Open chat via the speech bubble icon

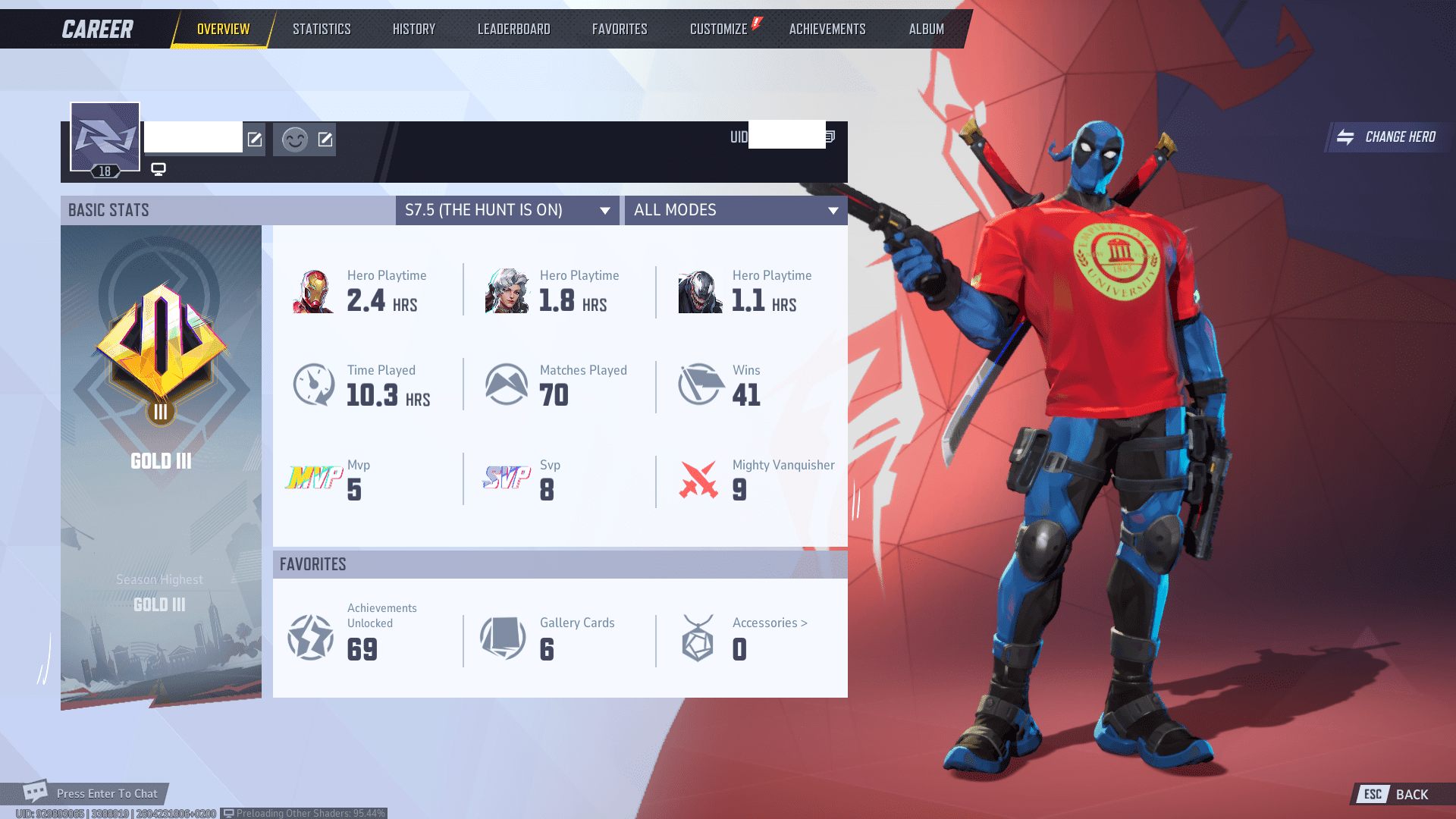point(34,793)
